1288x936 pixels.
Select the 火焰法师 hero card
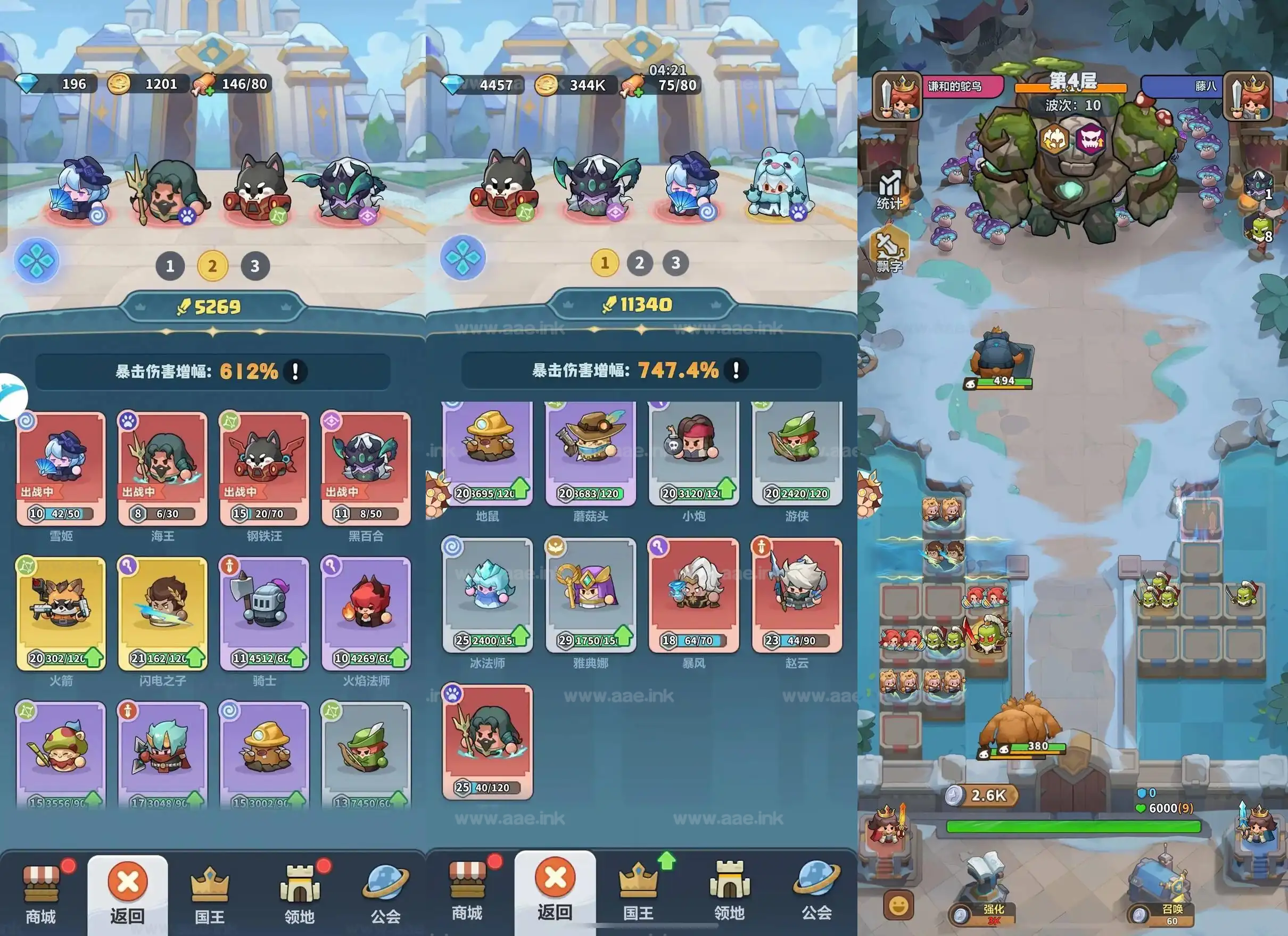click(366, 613)
